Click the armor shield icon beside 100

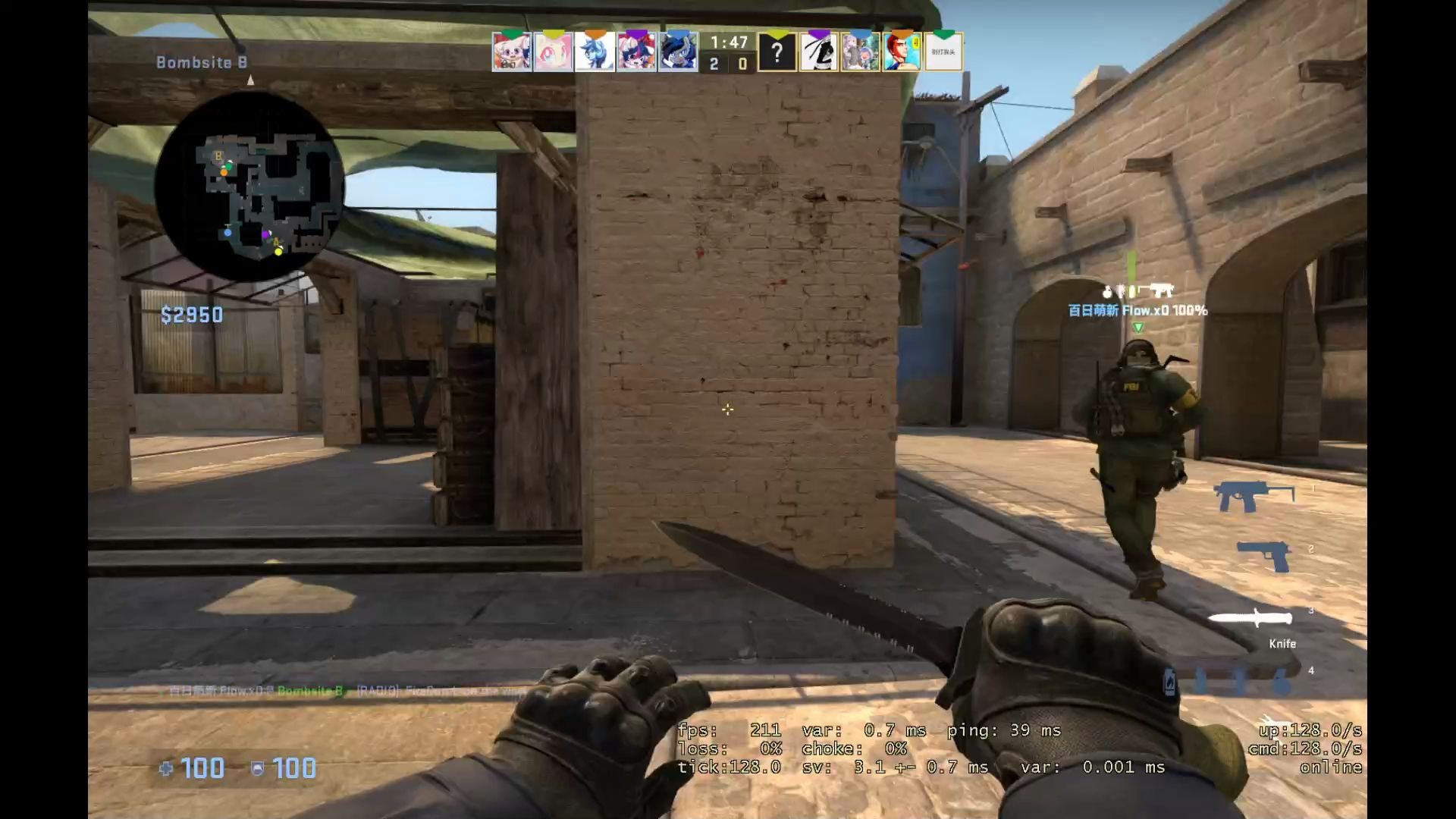pos(260,768)
